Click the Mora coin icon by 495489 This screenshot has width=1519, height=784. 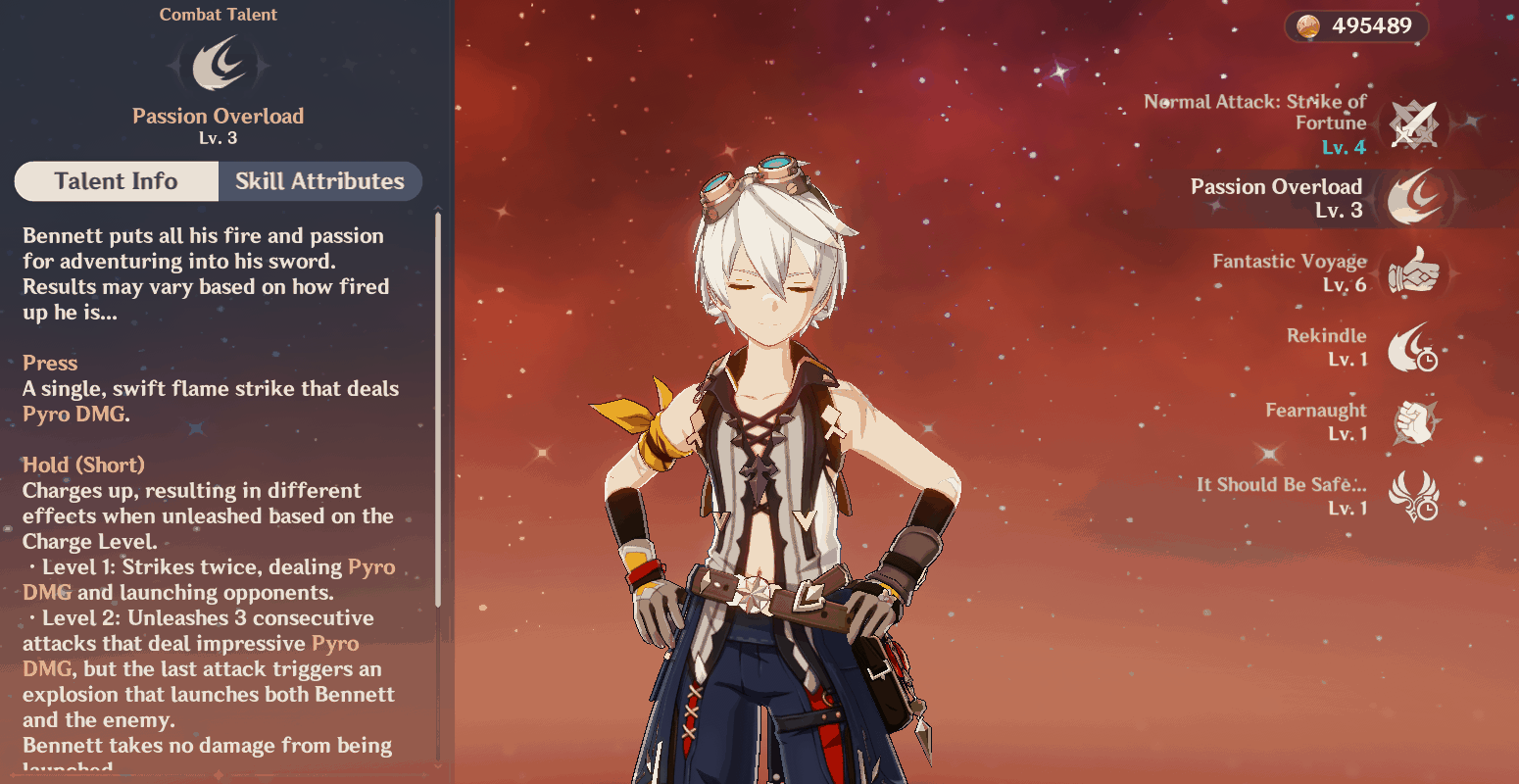1308,26
